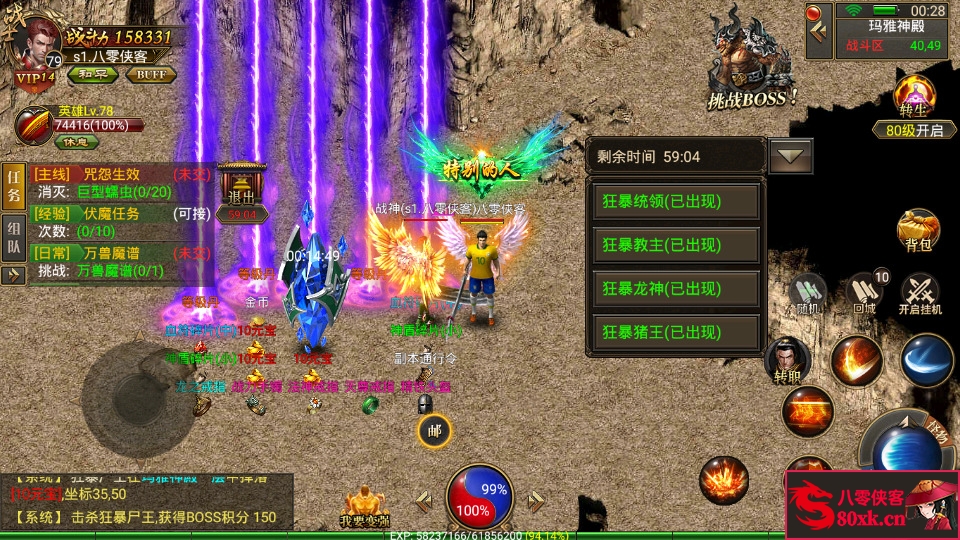Open the 邮 mail icon
This screenshot has width=960, height=540.
click(434, 431)
